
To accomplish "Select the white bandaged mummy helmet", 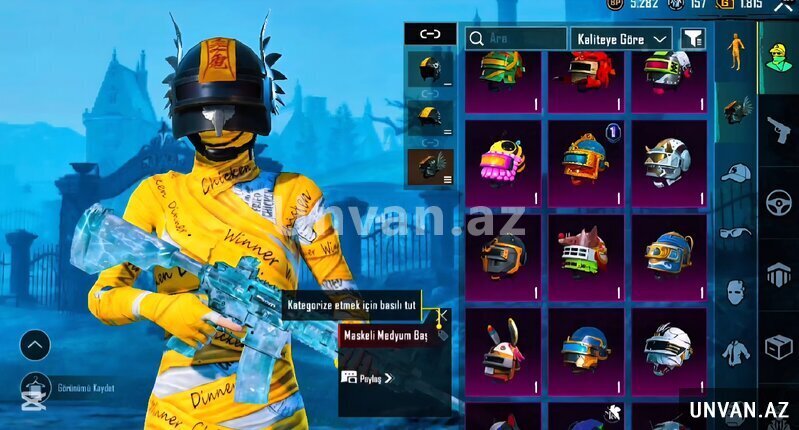I will [x=668, y=347].
